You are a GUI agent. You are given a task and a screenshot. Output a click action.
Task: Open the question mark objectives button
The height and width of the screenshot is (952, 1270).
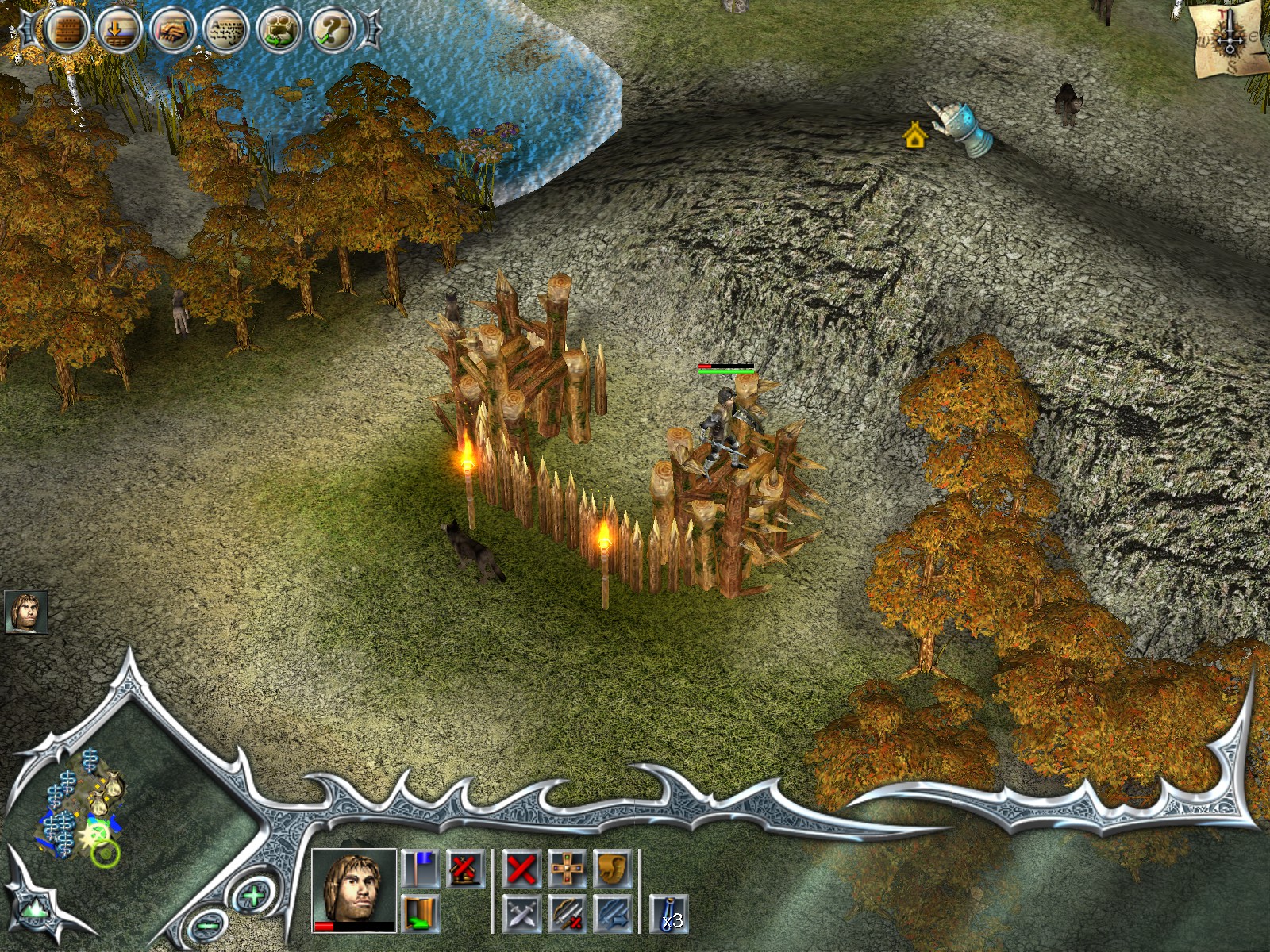tap(332, 31)
